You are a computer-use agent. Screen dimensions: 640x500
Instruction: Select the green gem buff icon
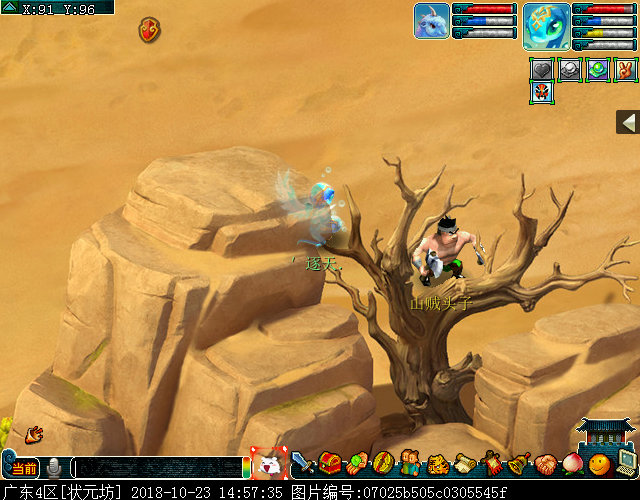pos(597,70)
